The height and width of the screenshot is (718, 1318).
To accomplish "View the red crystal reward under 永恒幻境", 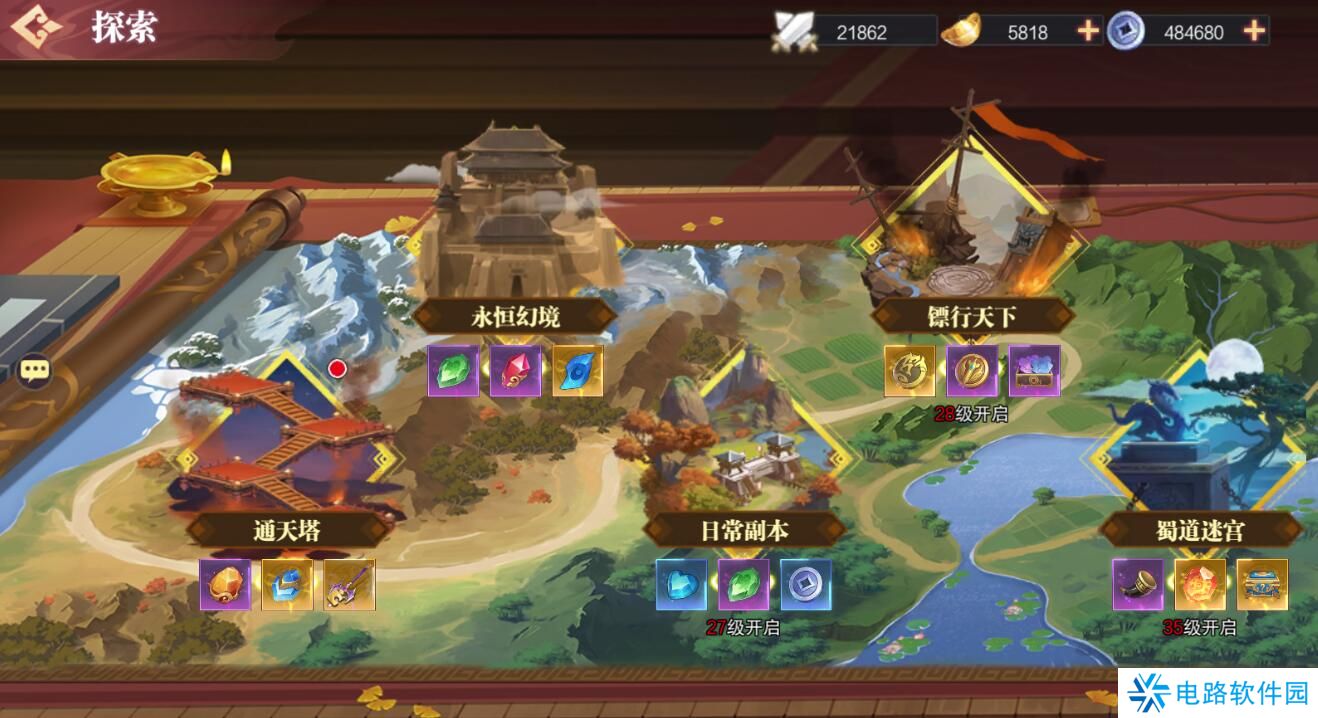I will pyautogui.click(x=515, y=371).
